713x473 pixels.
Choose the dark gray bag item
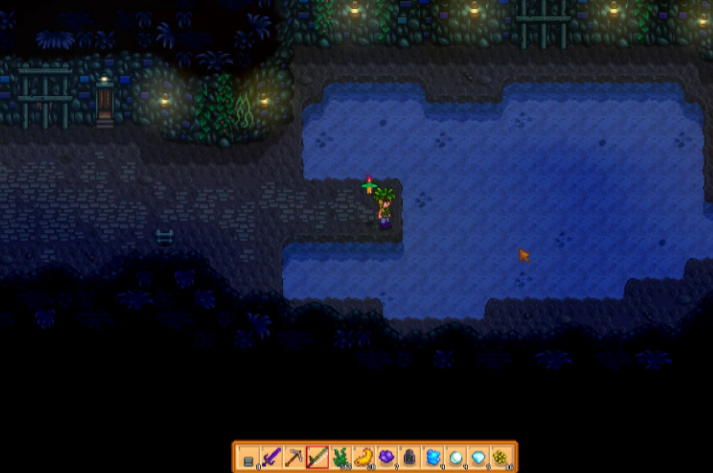tap(410, 458)
